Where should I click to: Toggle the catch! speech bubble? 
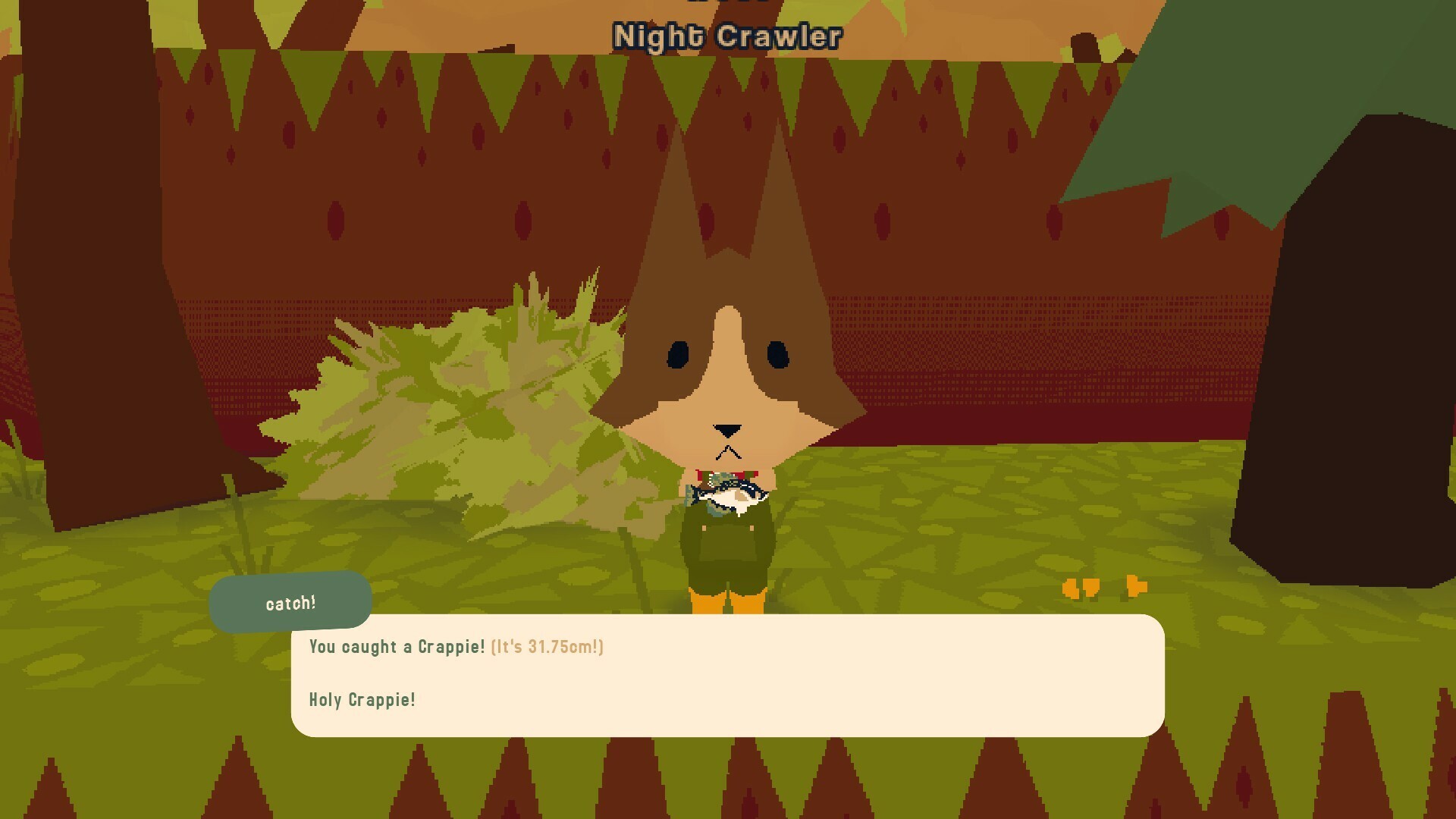[290, 603]
